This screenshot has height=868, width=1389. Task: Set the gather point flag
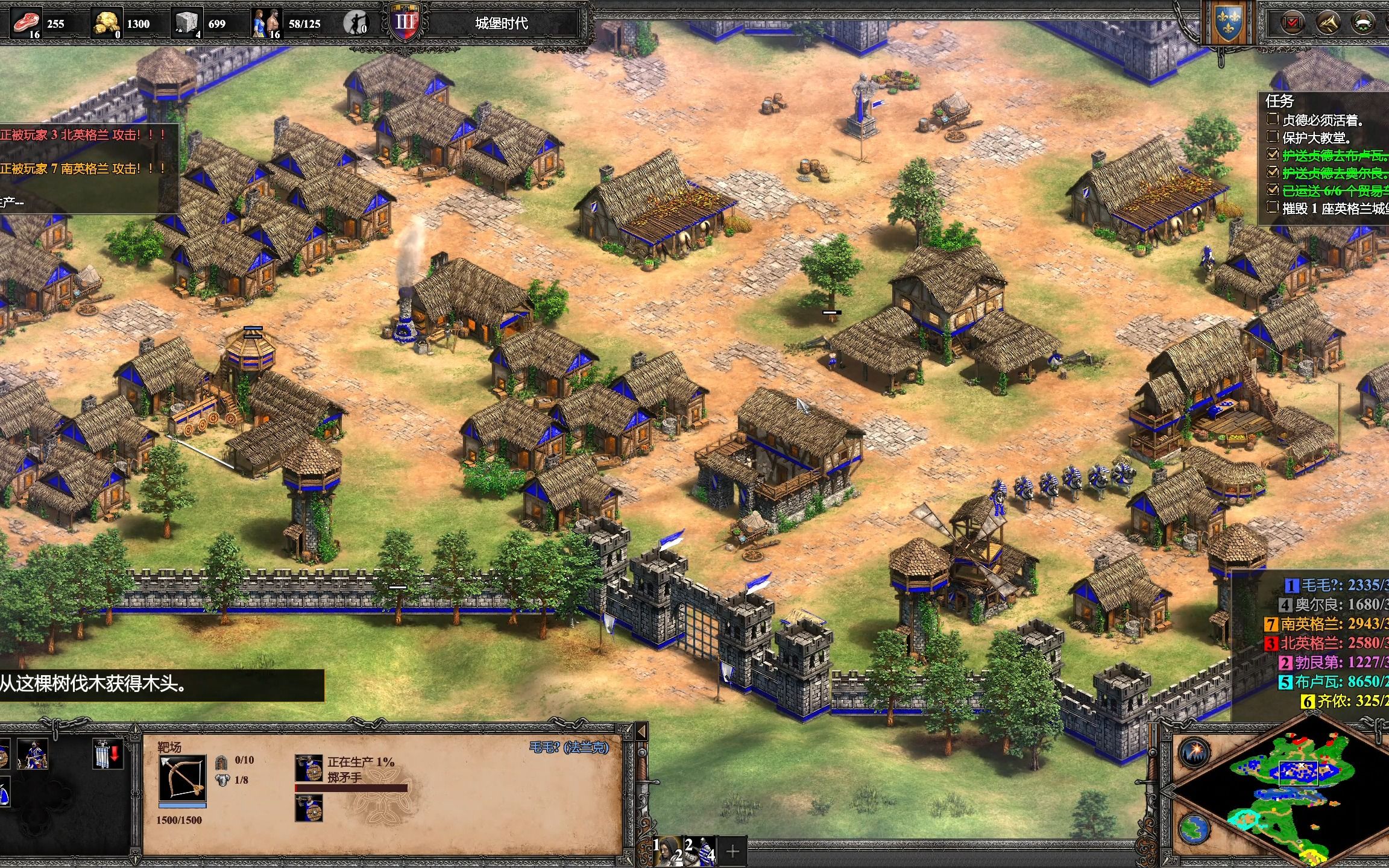pyautogui.click(x=107, y=753)
